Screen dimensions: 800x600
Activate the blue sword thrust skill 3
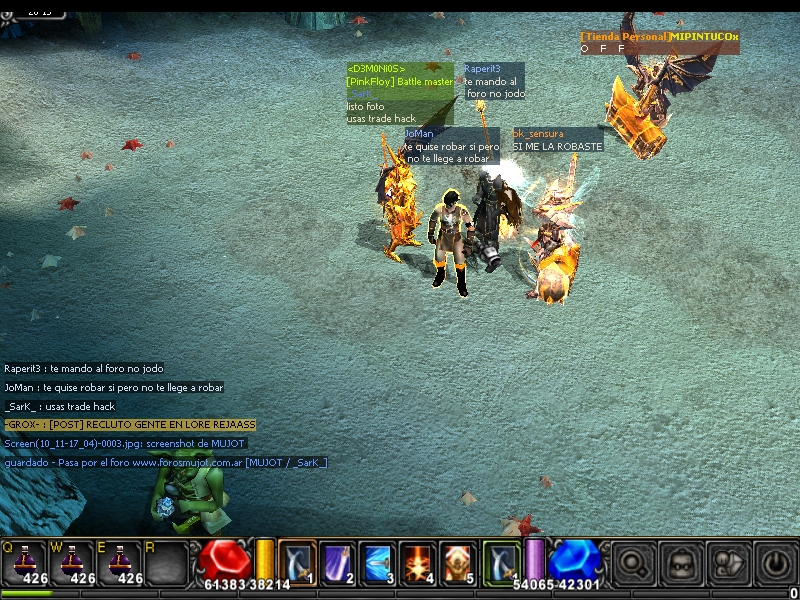click(378, 562)
